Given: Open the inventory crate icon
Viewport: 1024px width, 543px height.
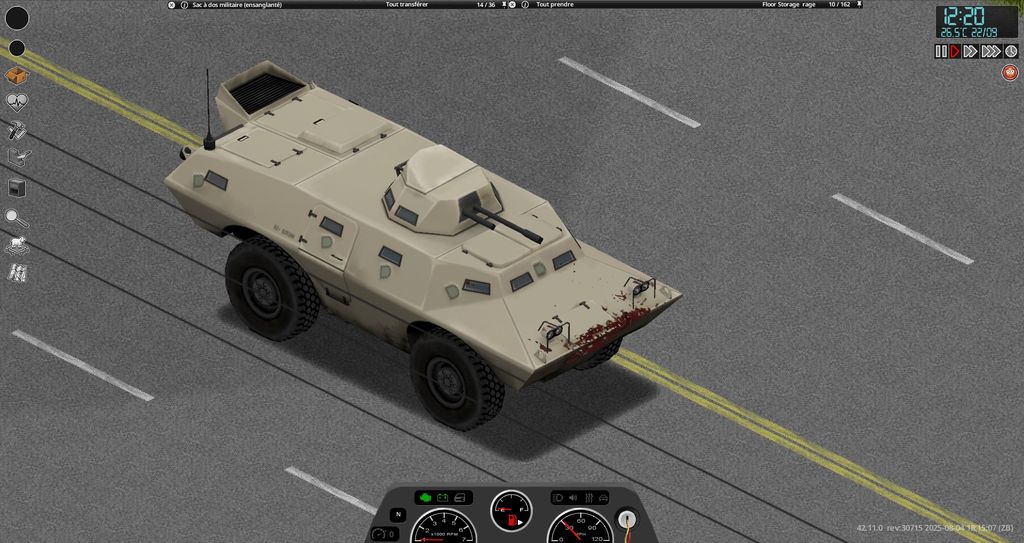Looking at the screenshot, I should pos(17,75).
